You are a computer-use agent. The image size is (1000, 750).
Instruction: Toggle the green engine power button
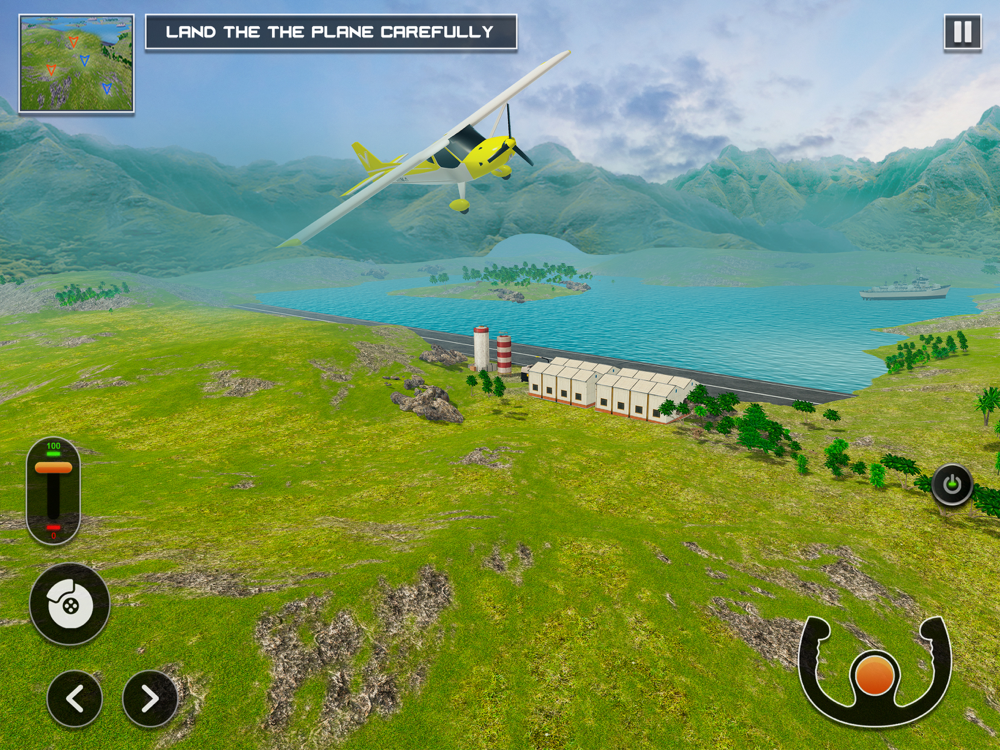(x=952, y=486)
